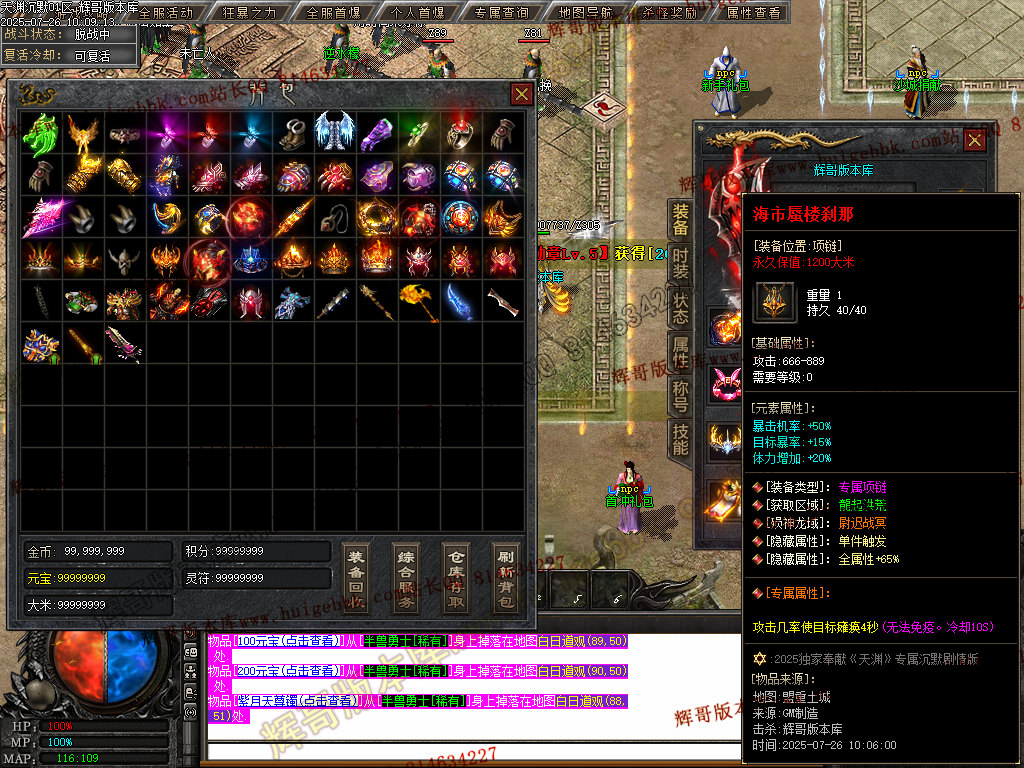The width and height of the screenshot is (1024, 768).
Task: Open the 综合服务 services button
Action: click(x=406, y=578)
